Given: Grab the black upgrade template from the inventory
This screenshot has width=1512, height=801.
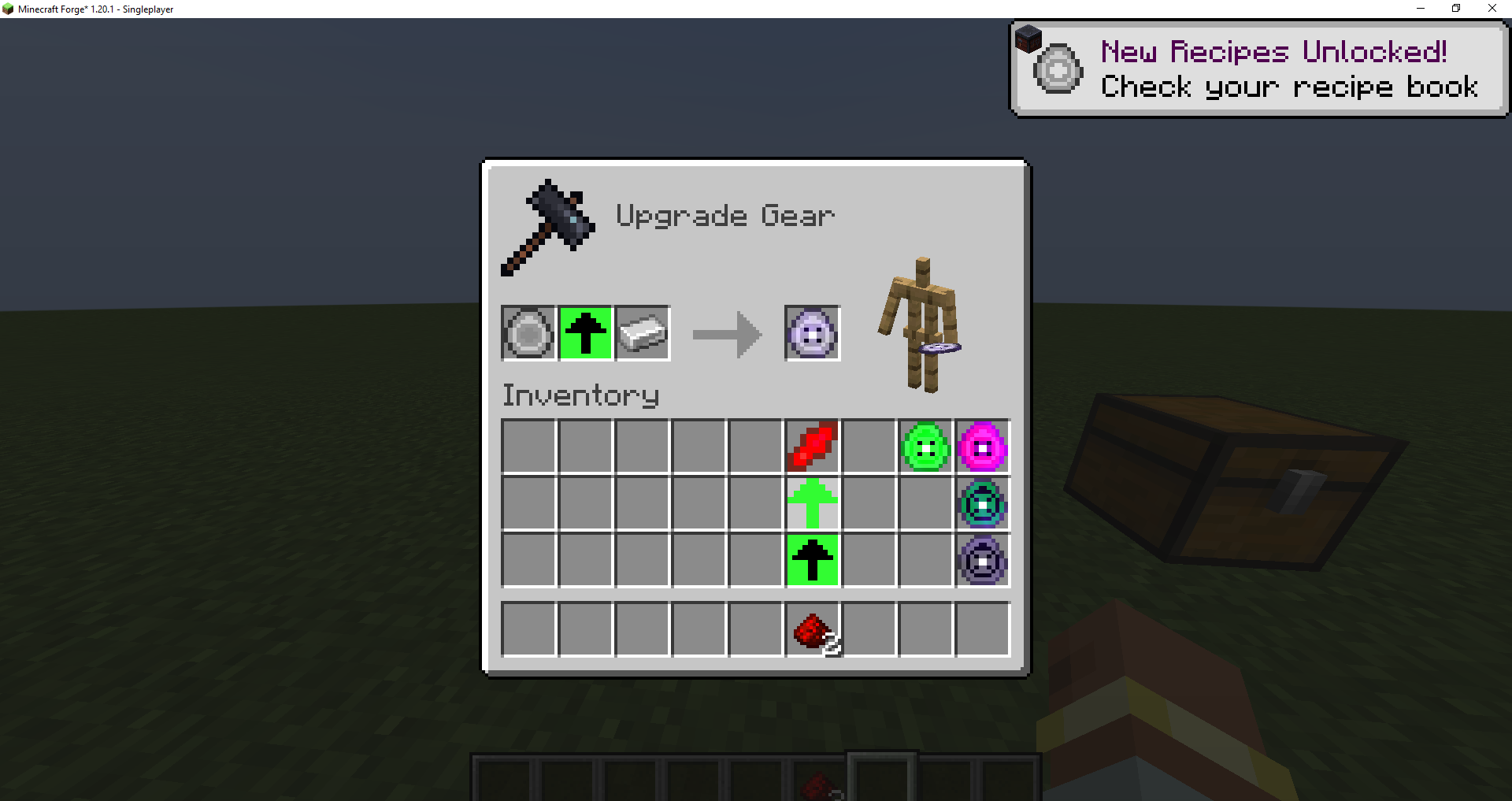Looking at the screenshot, I should click(812, 560).
